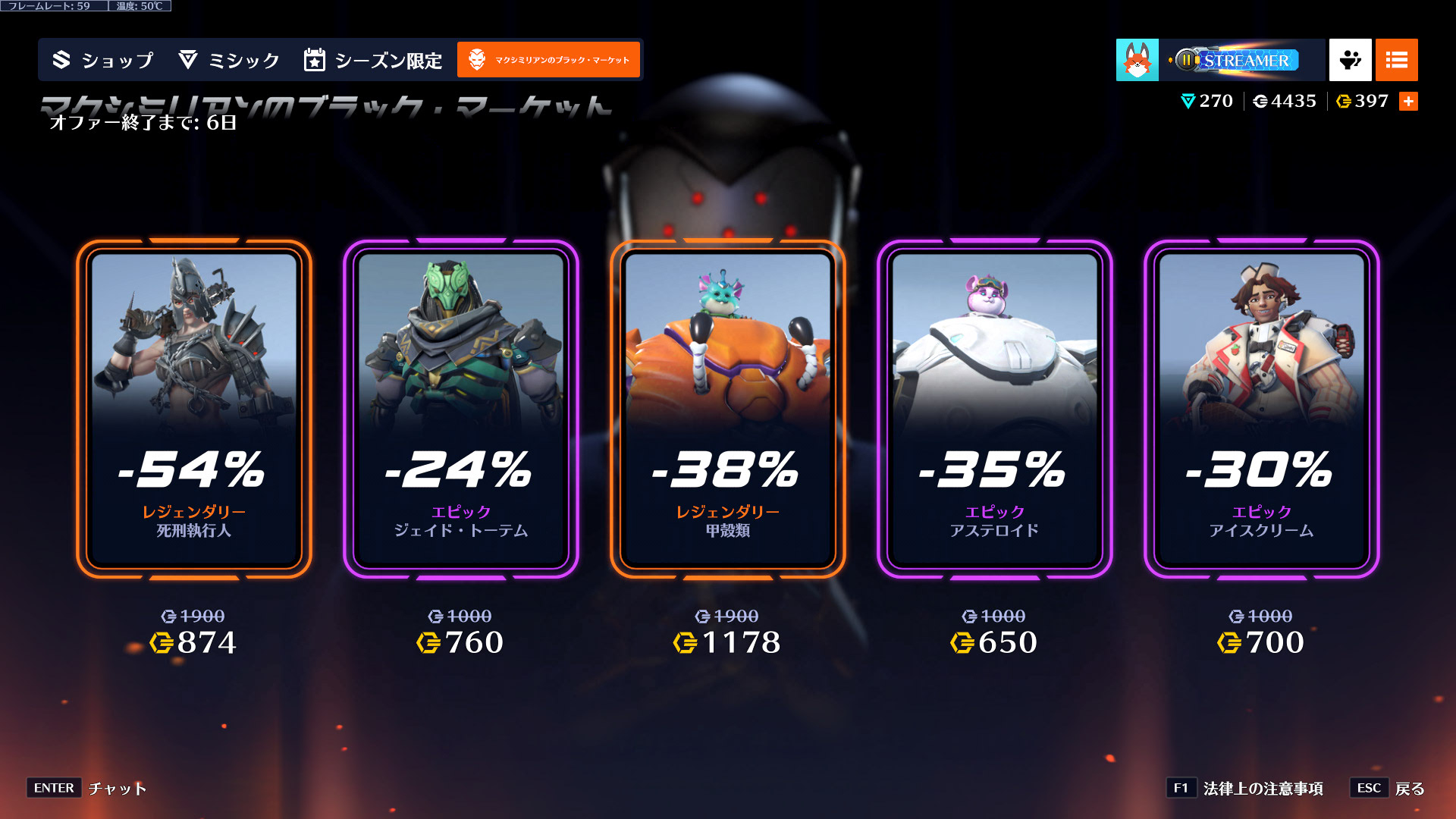This screenshot has height=819, width=1456.
Task: Select the シーズン限定 tab
Action: click(372, 60)
